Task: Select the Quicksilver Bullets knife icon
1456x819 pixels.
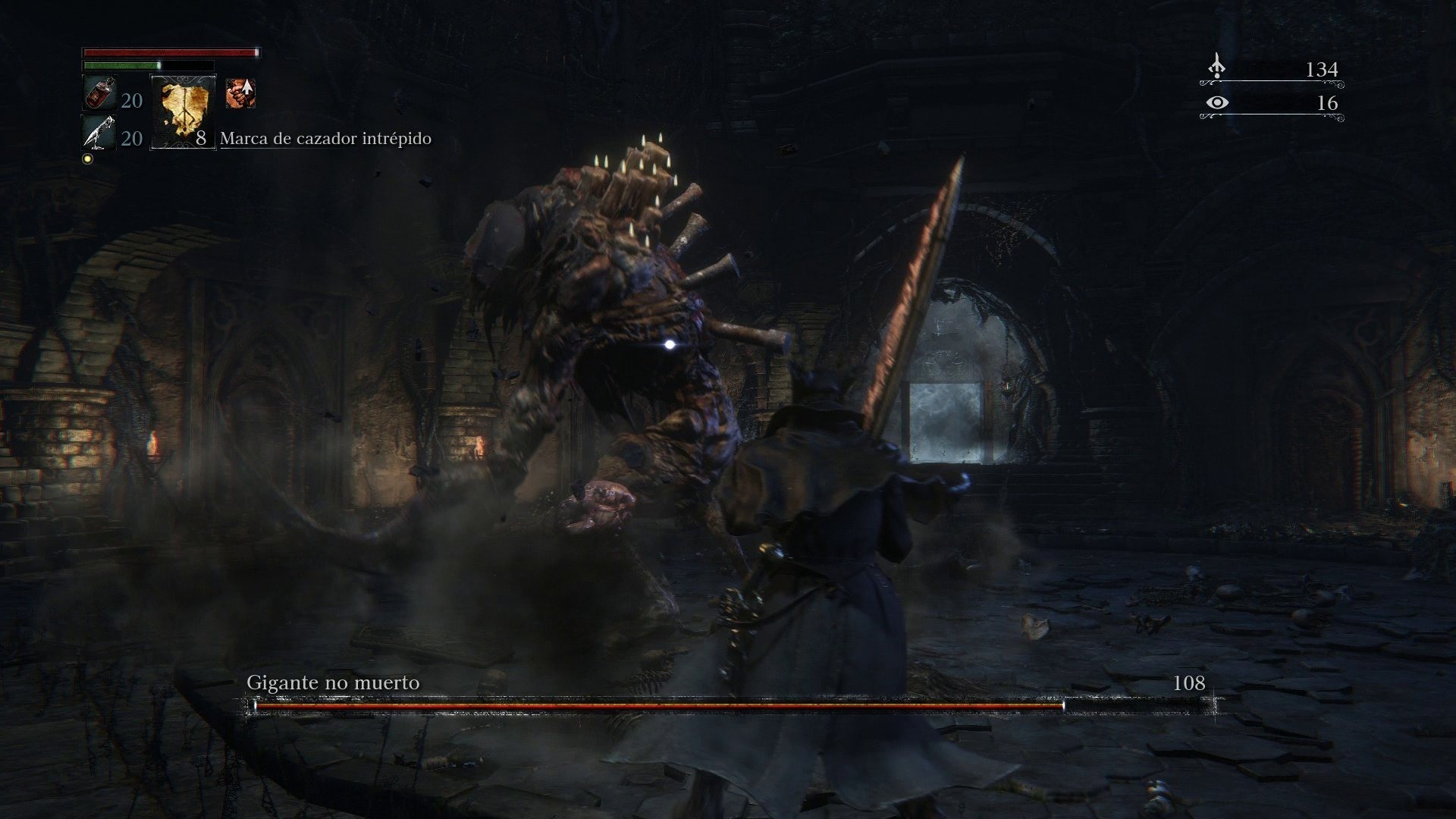Action: 99,133
